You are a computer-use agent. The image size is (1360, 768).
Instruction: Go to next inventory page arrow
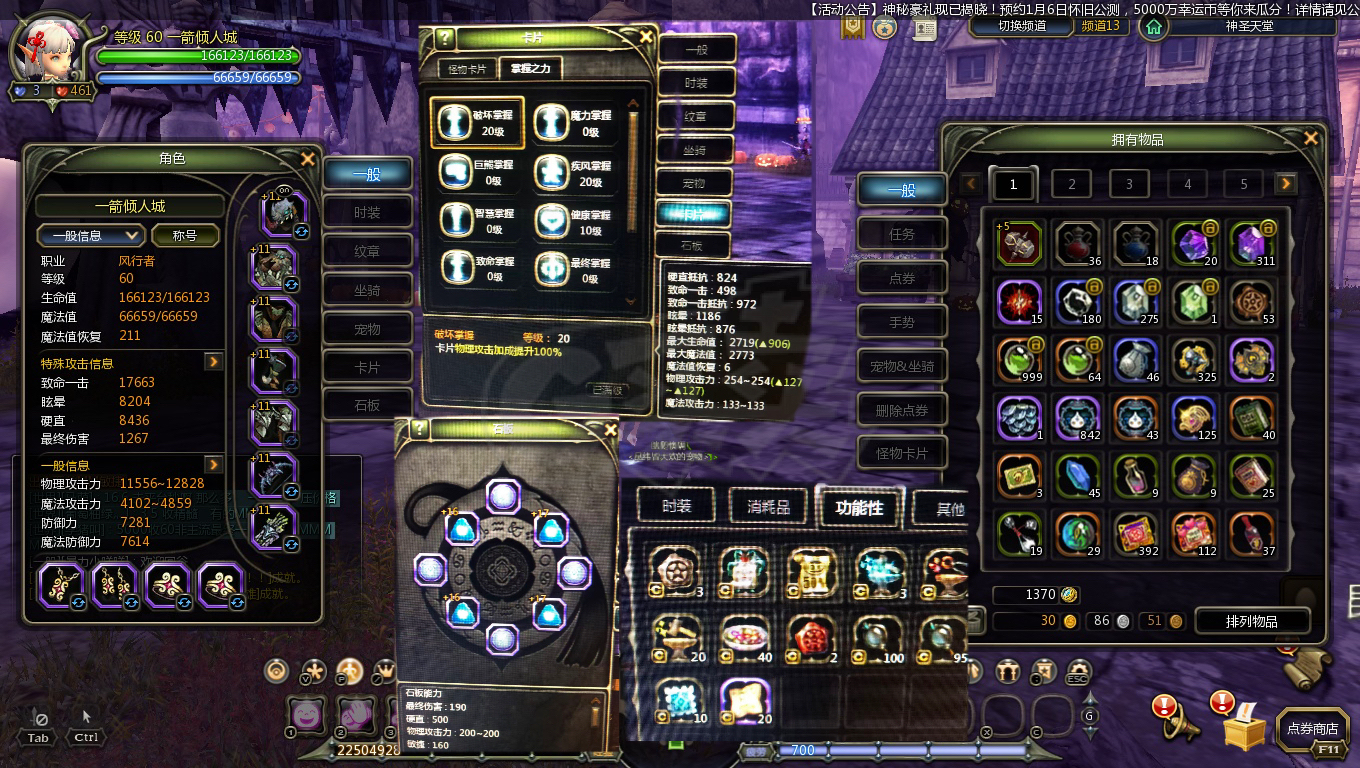1286,184
